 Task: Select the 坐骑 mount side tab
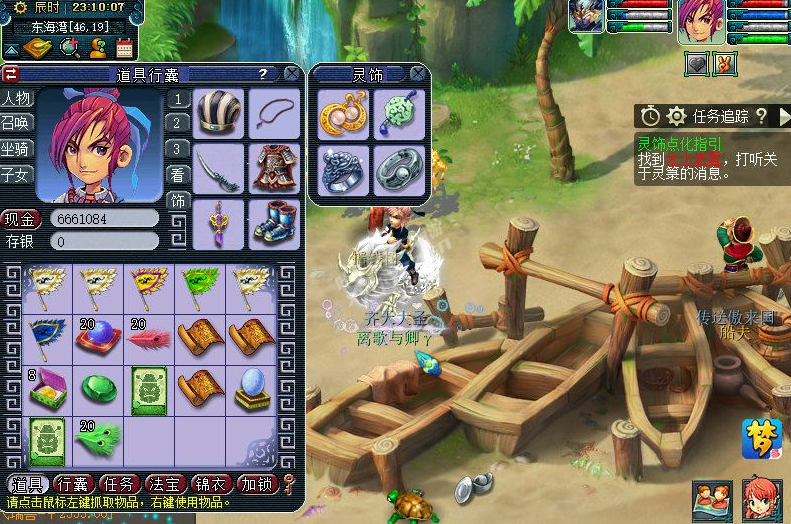pos(16,149)
